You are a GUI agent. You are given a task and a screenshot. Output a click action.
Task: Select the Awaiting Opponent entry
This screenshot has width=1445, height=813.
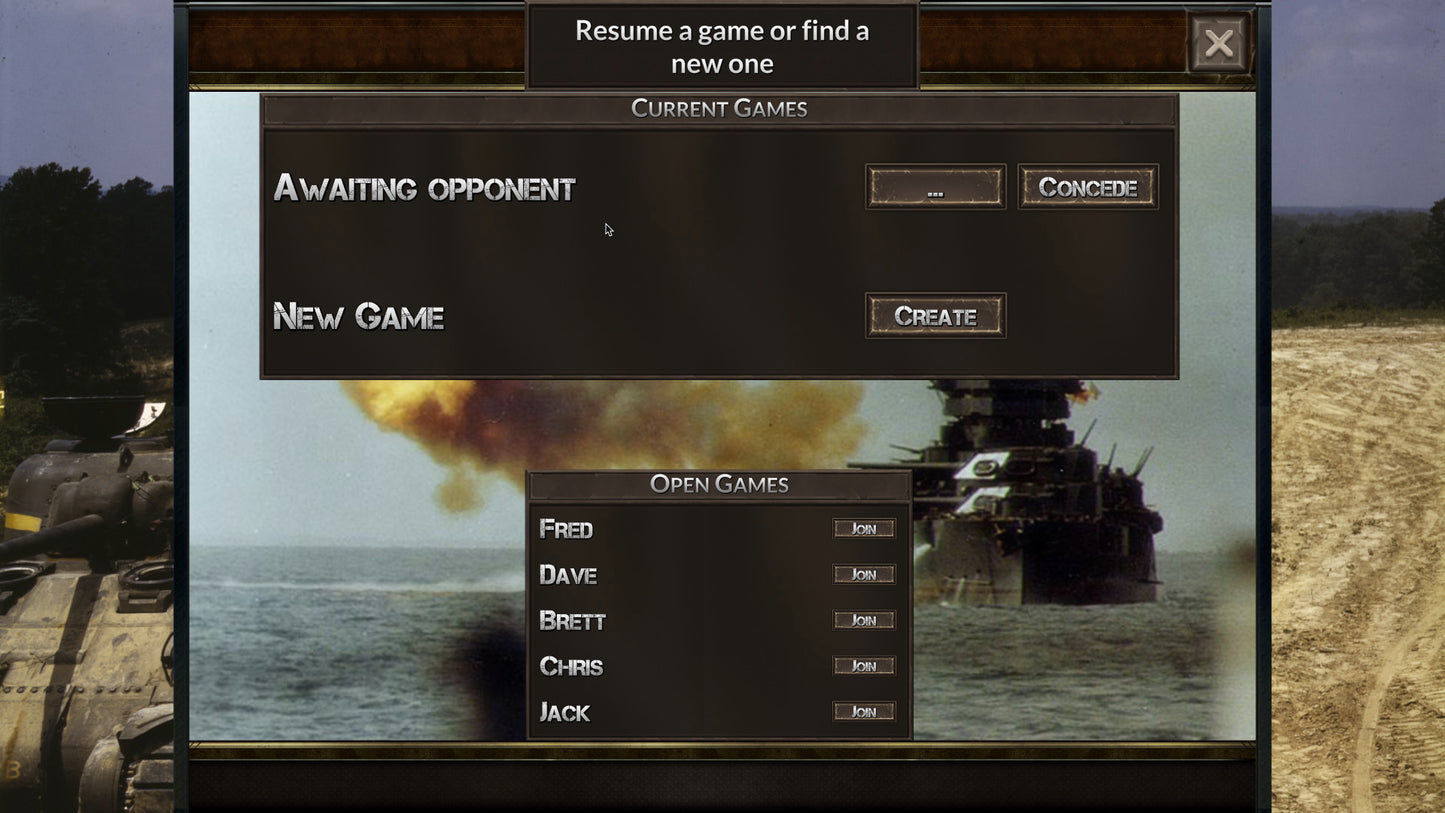click(x=424, y=188)
